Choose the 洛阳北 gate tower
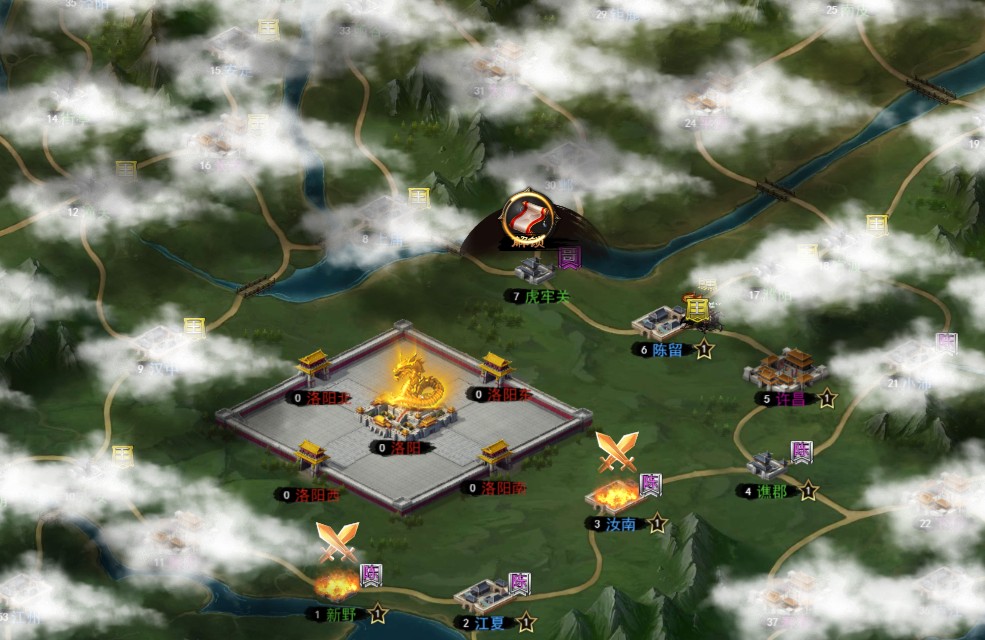 point(314,367)
